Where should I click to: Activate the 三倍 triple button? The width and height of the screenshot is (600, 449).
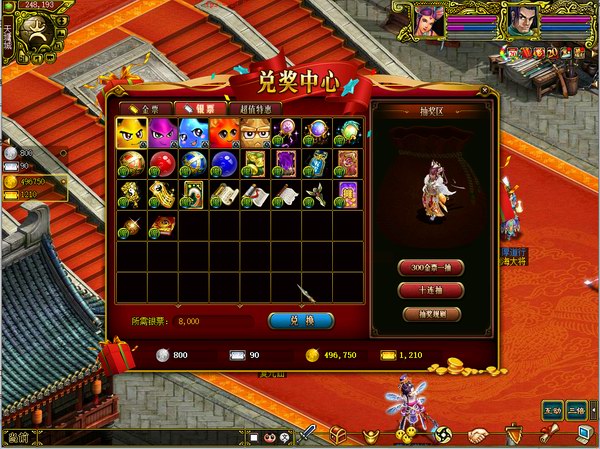coord(577,410)
